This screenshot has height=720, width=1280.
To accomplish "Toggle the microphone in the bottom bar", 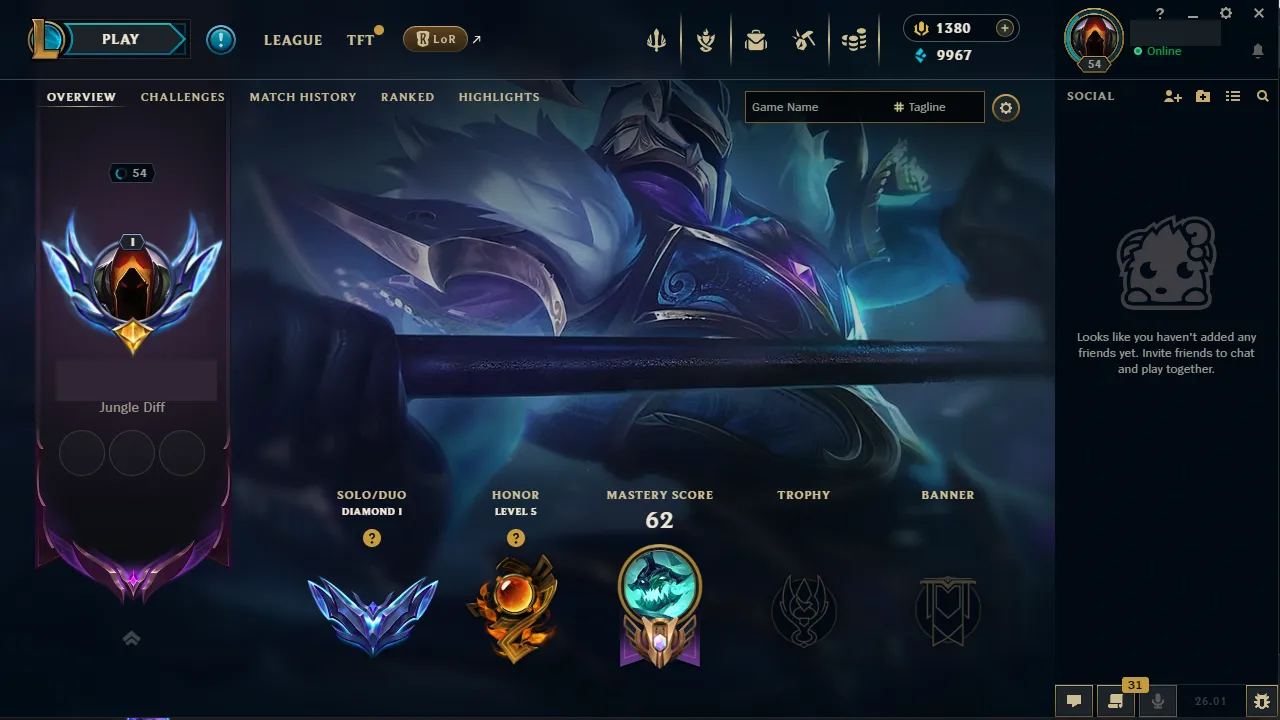I will (x=1157, y=701).
